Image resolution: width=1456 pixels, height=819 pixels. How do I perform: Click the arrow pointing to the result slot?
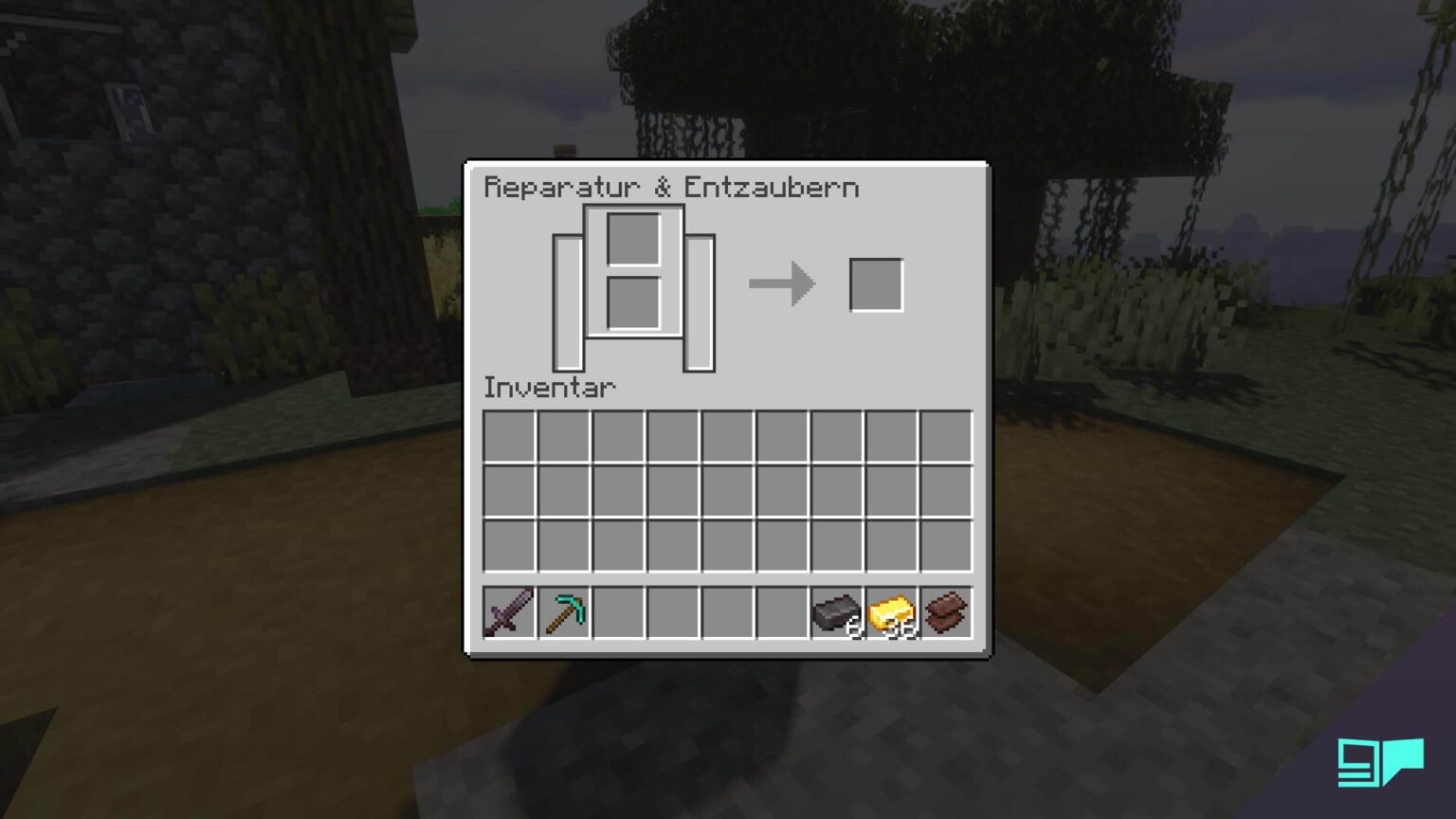coord(782,282)
